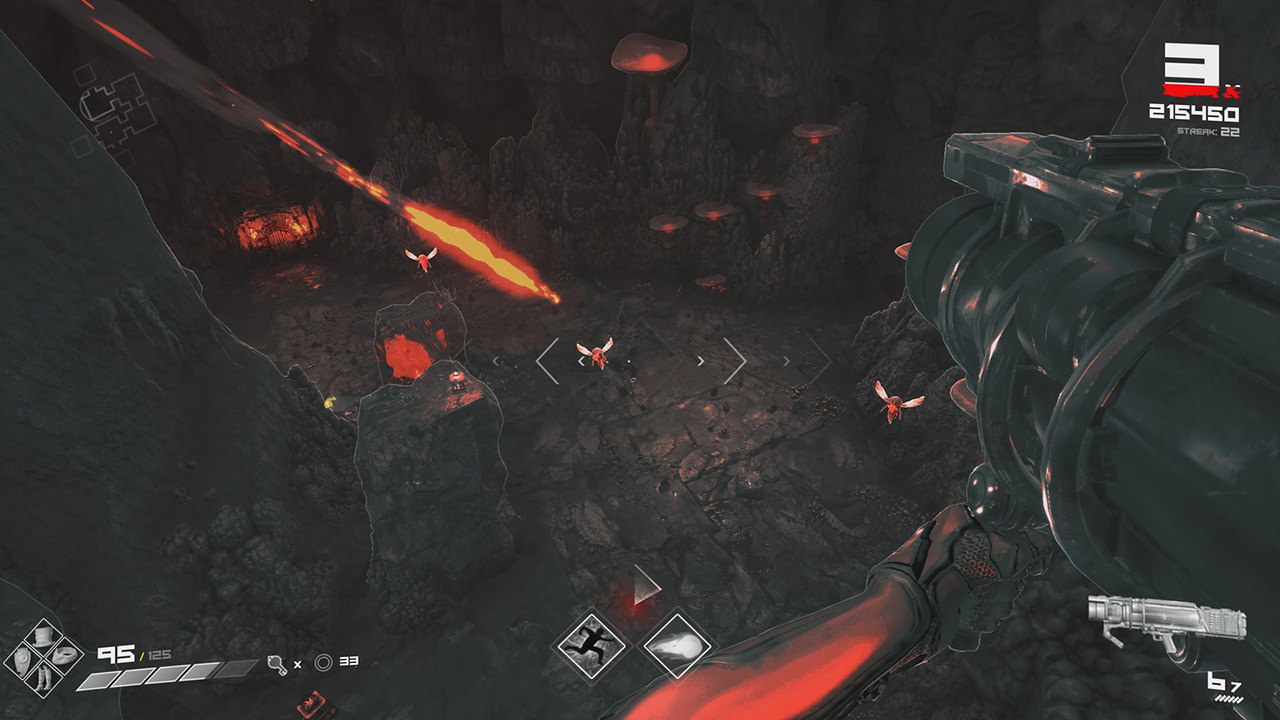The width and height of the screenshot is (1280, 720).
Task: Click the 3x multiplier emblem
Action: click(1194, 65)
